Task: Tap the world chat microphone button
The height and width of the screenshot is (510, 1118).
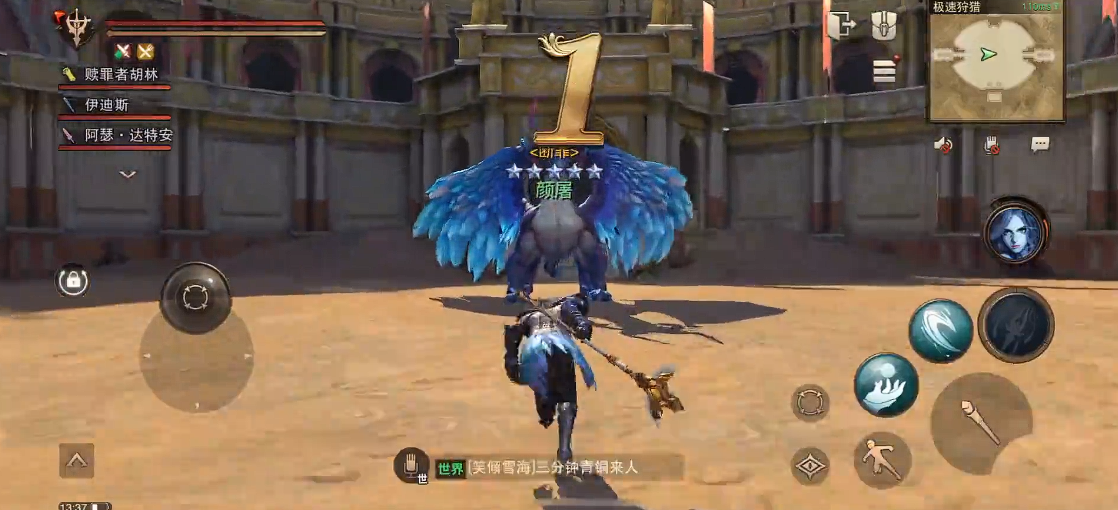Action: coord(410,465)
